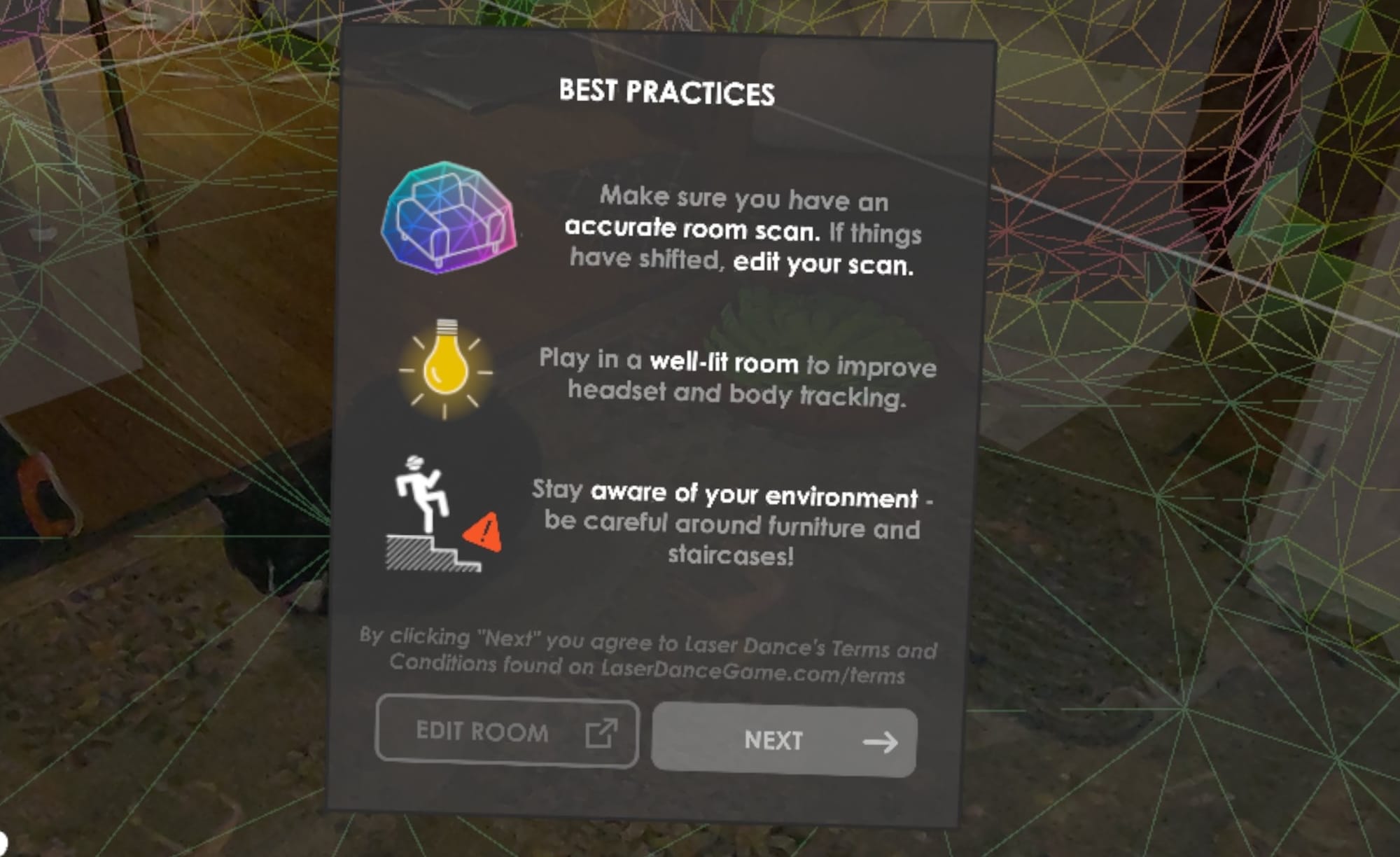This screenshot has width=1400, height=857.
Task: Continue with the Next button
Action: point(784,741)
